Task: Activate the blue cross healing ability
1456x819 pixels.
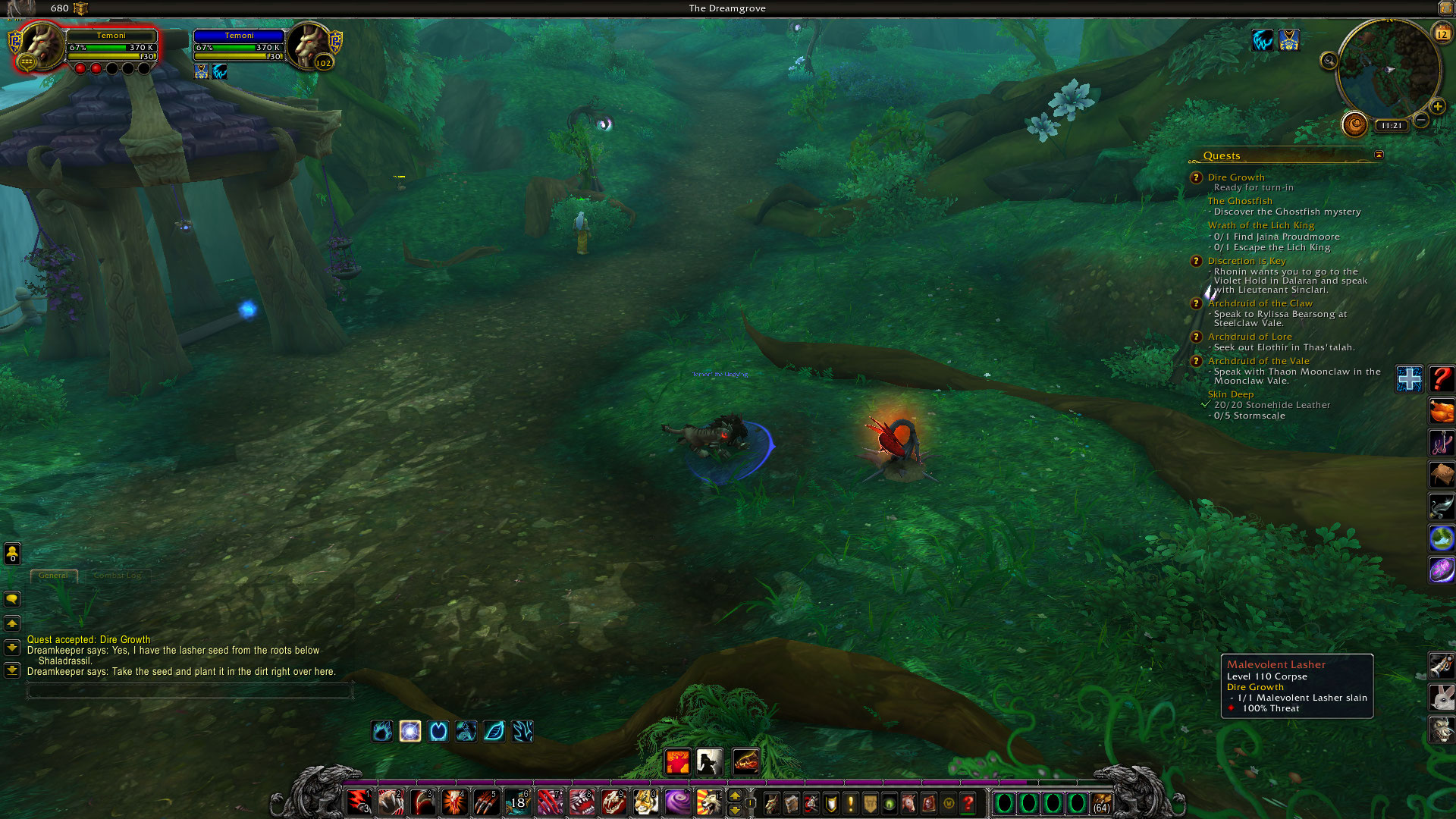Action: (1409, 379)
